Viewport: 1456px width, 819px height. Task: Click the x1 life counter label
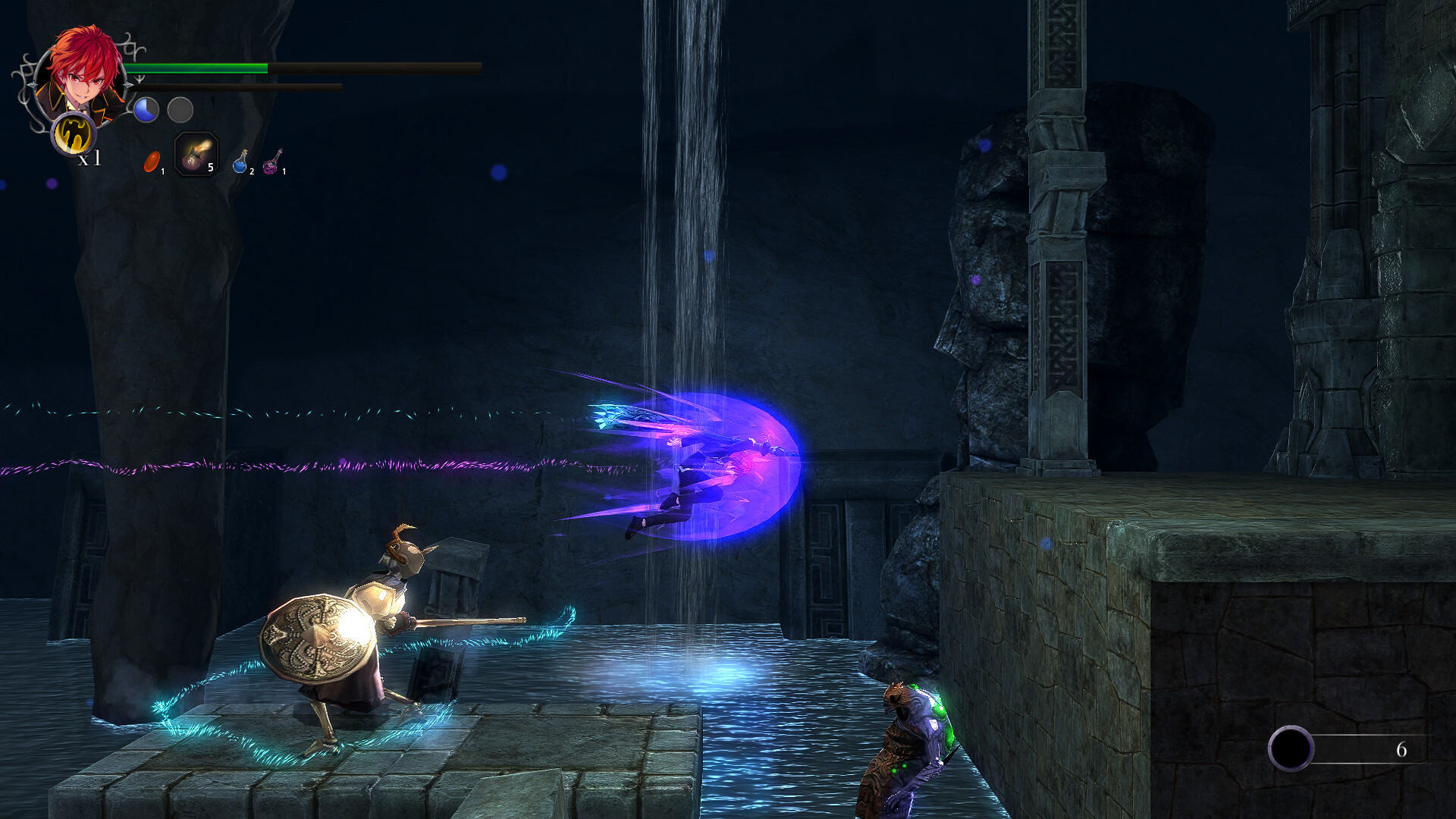pyautogui.click(x=89, y=158)
